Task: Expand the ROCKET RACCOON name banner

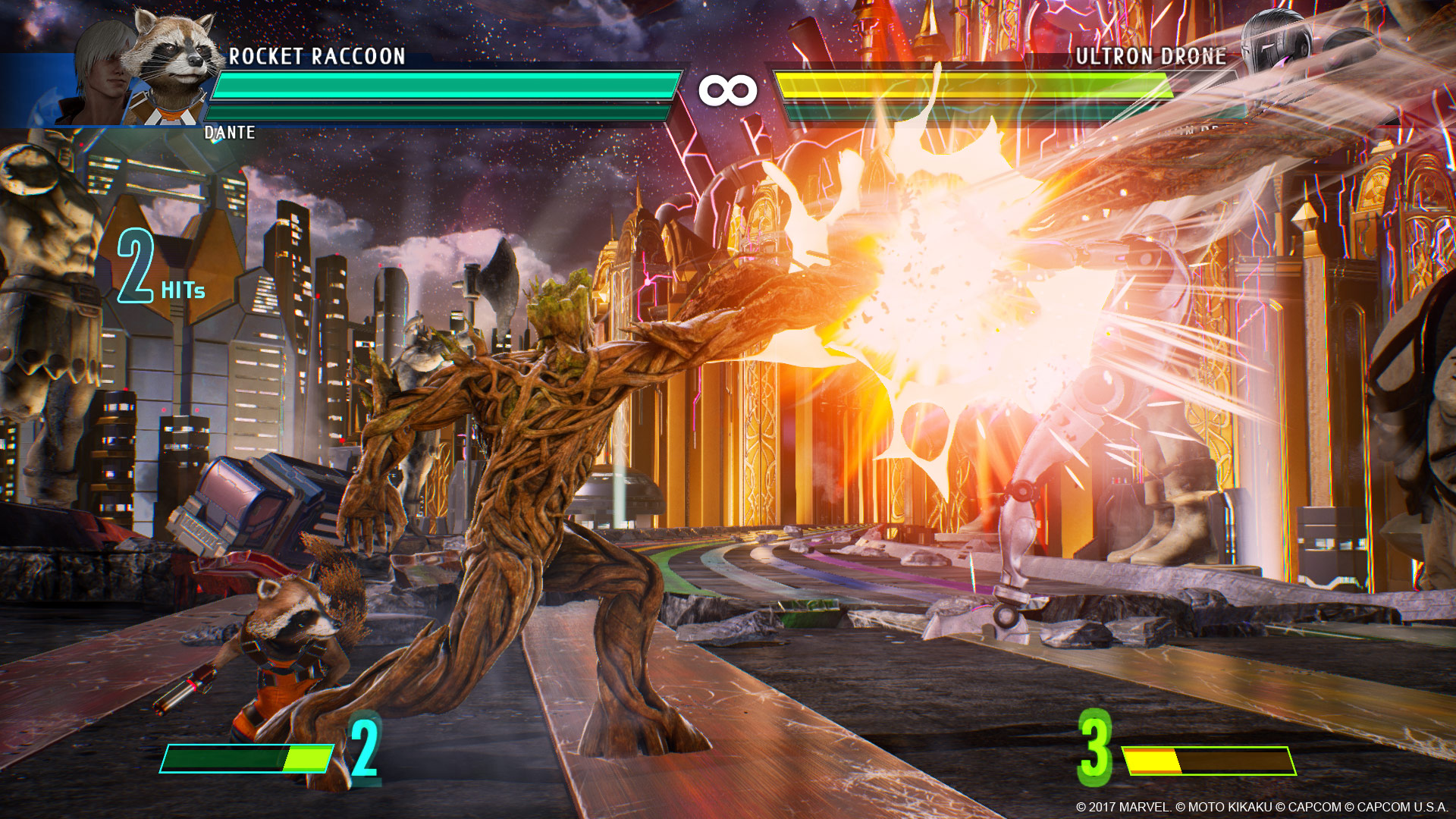Action: [x=318, y=55]
